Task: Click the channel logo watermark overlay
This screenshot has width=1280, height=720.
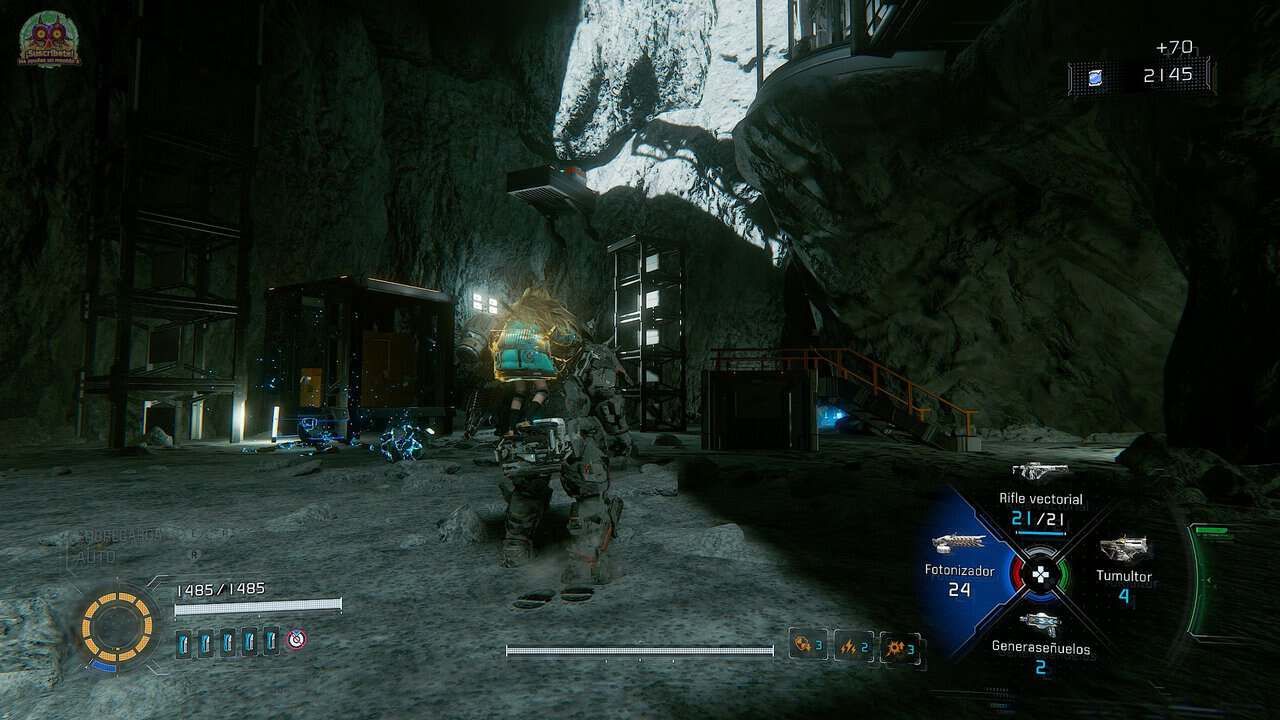Action: 49,39
